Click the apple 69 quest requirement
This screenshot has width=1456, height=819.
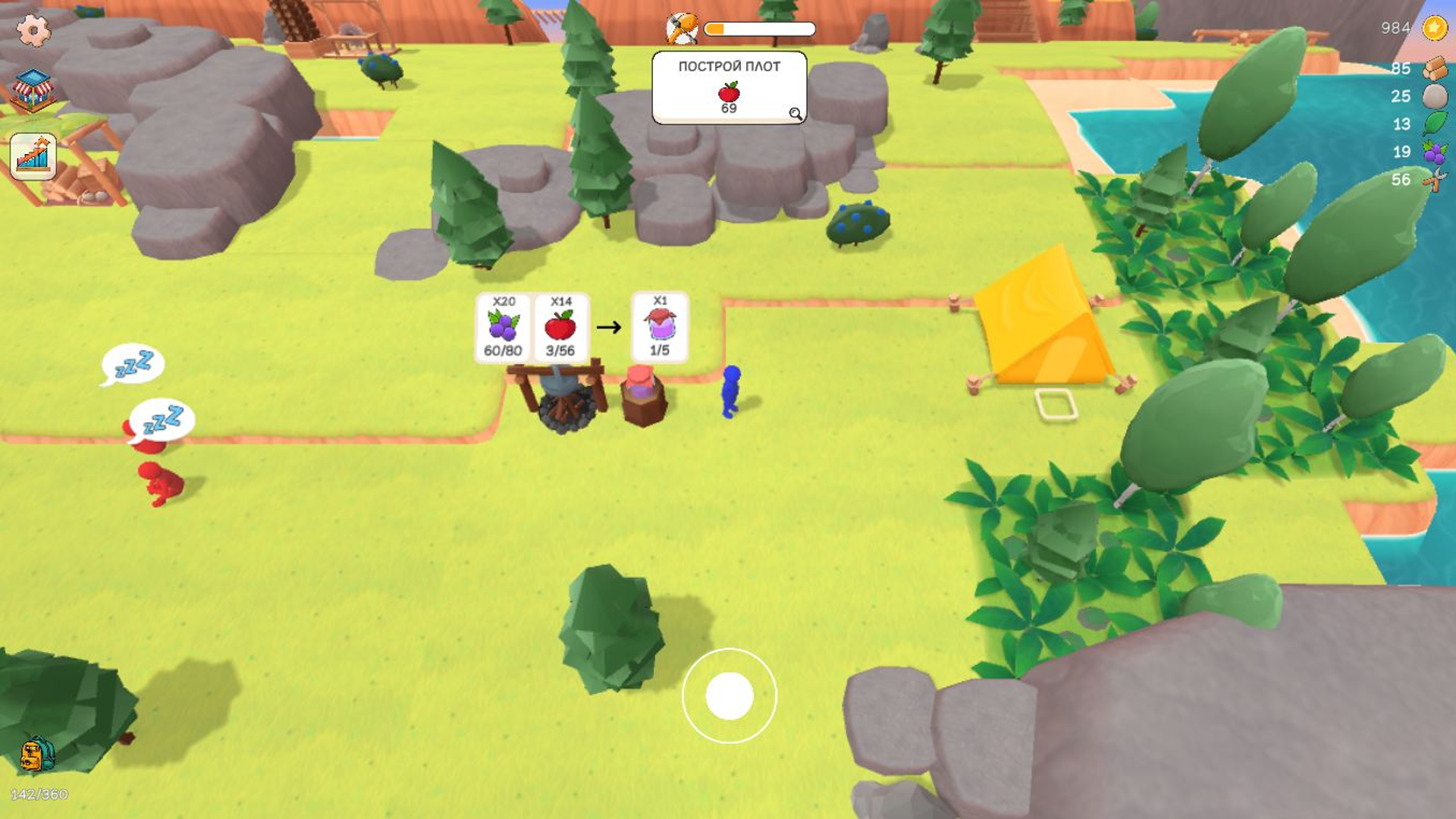pos(728,97)
